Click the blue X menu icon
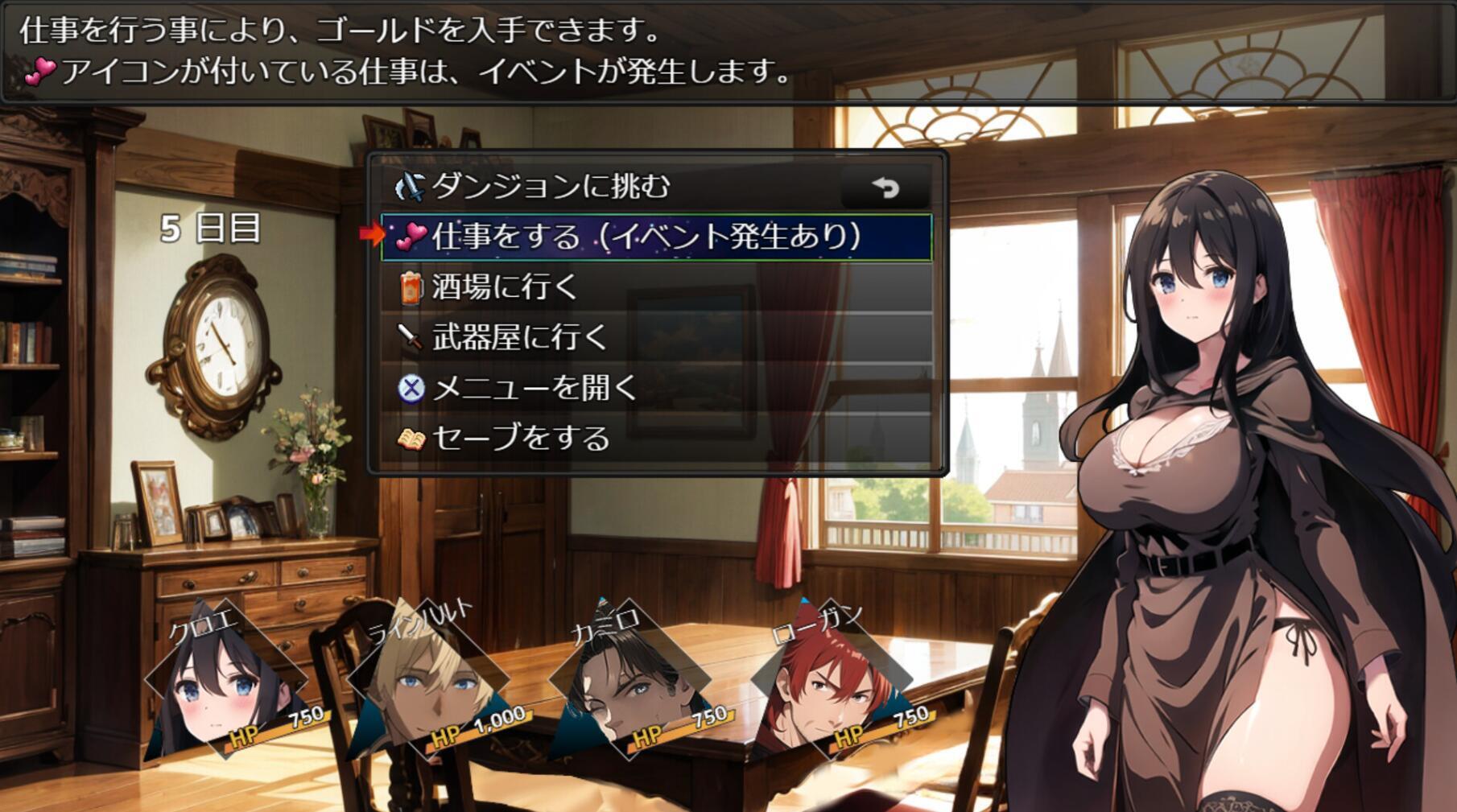 [x=411, y=388]
